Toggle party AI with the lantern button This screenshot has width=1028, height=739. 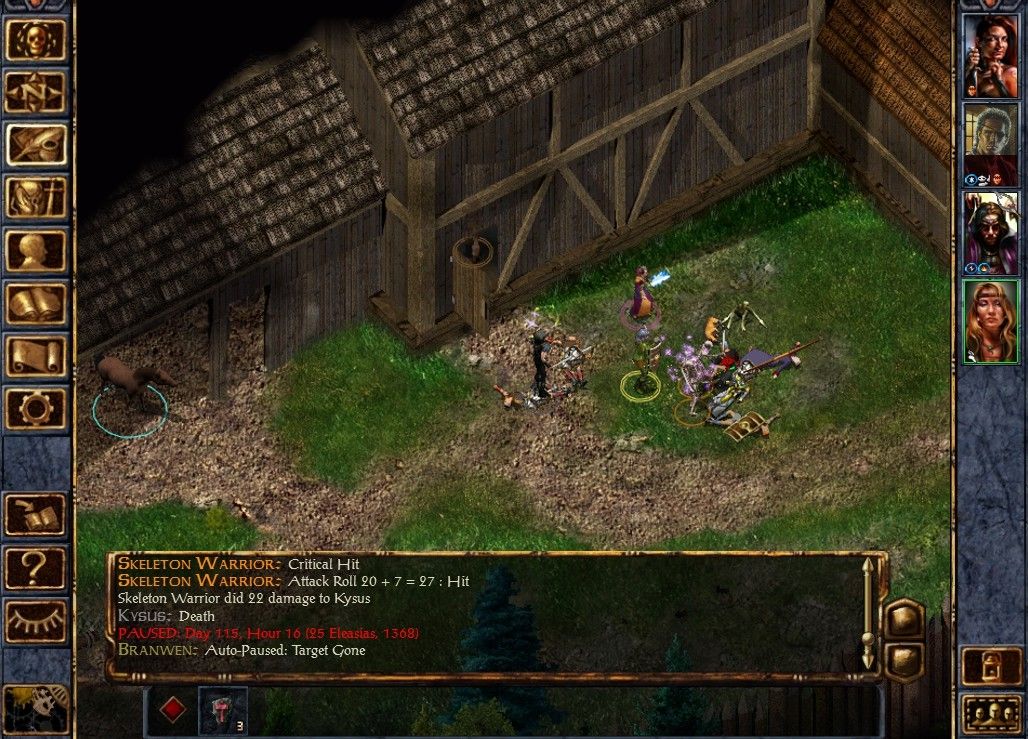coord(990,665)
